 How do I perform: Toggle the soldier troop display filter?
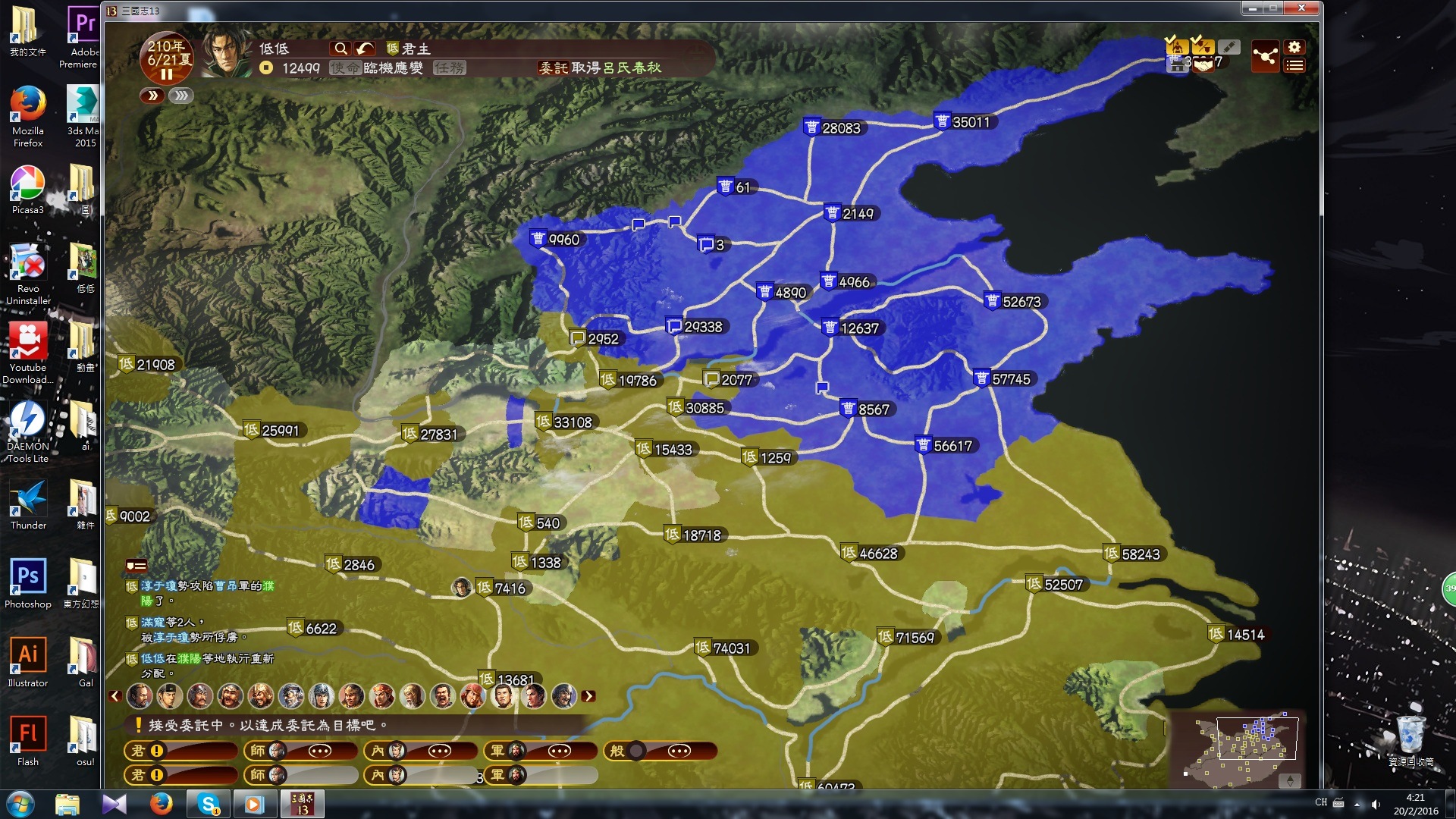pos(1176,47)
